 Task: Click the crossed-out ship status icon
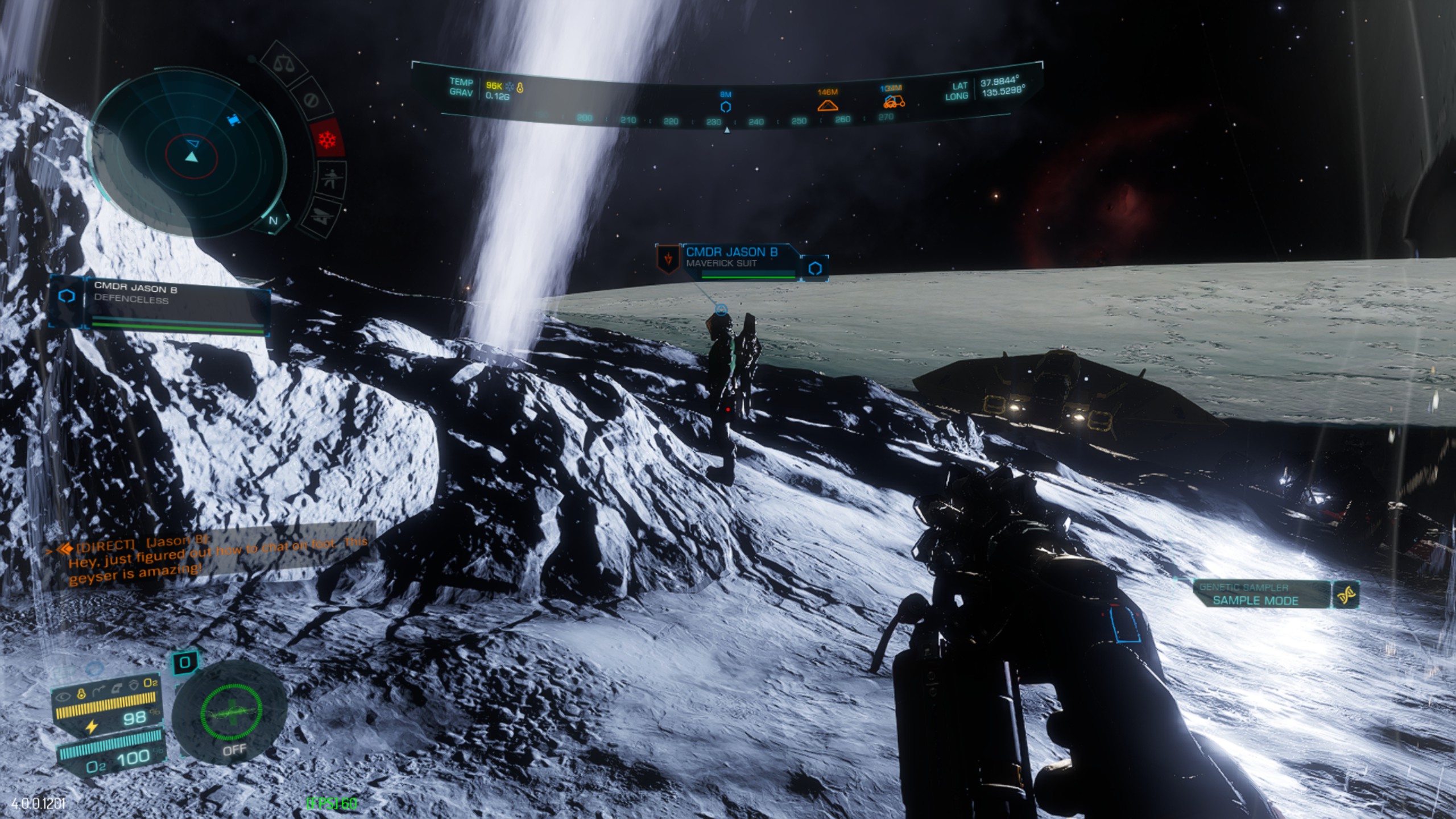[x=319, y=216]
